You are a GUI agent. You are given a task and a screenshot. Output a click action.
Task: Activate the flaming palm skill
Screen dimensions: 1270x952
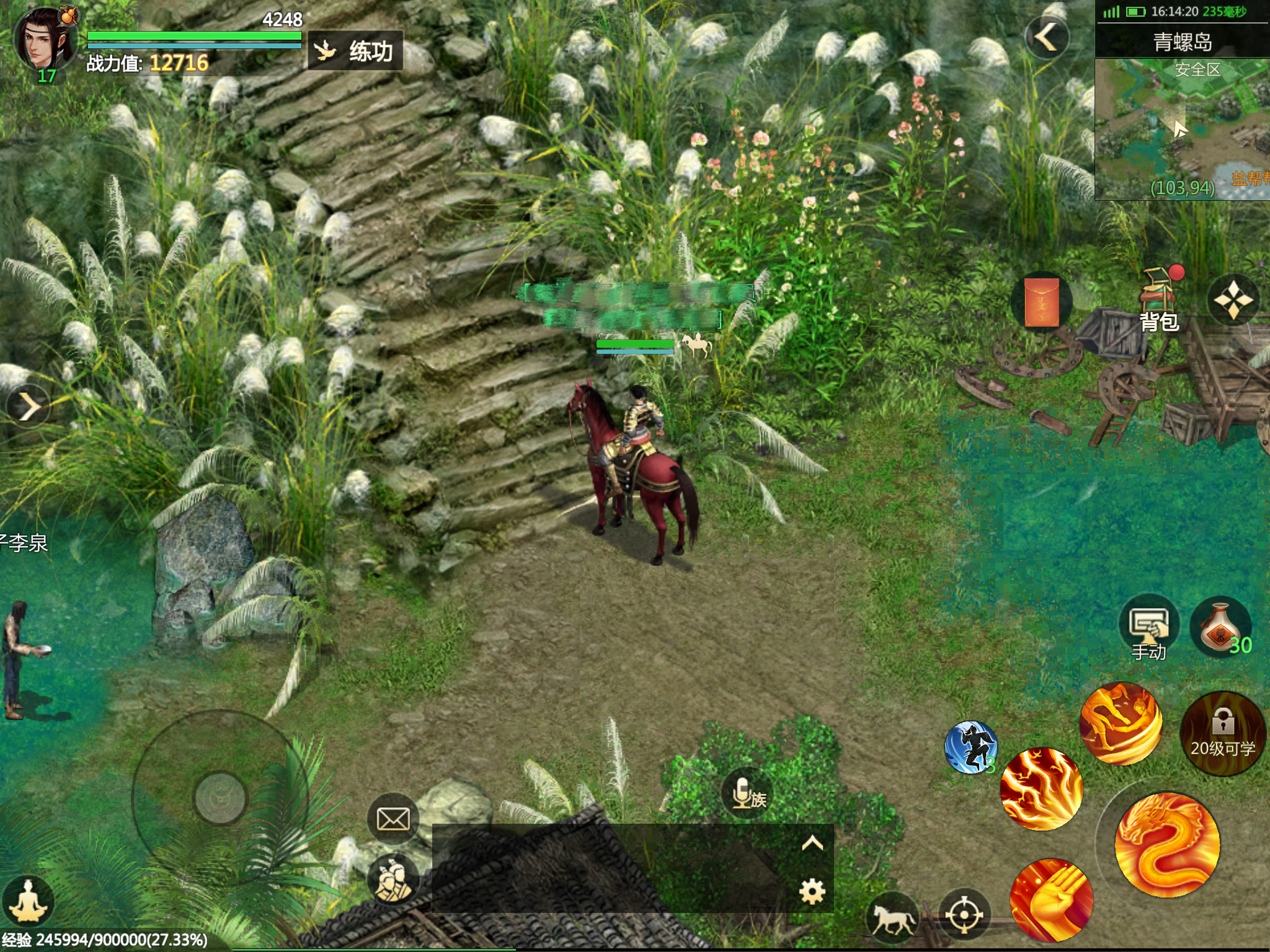point(1051,900)
